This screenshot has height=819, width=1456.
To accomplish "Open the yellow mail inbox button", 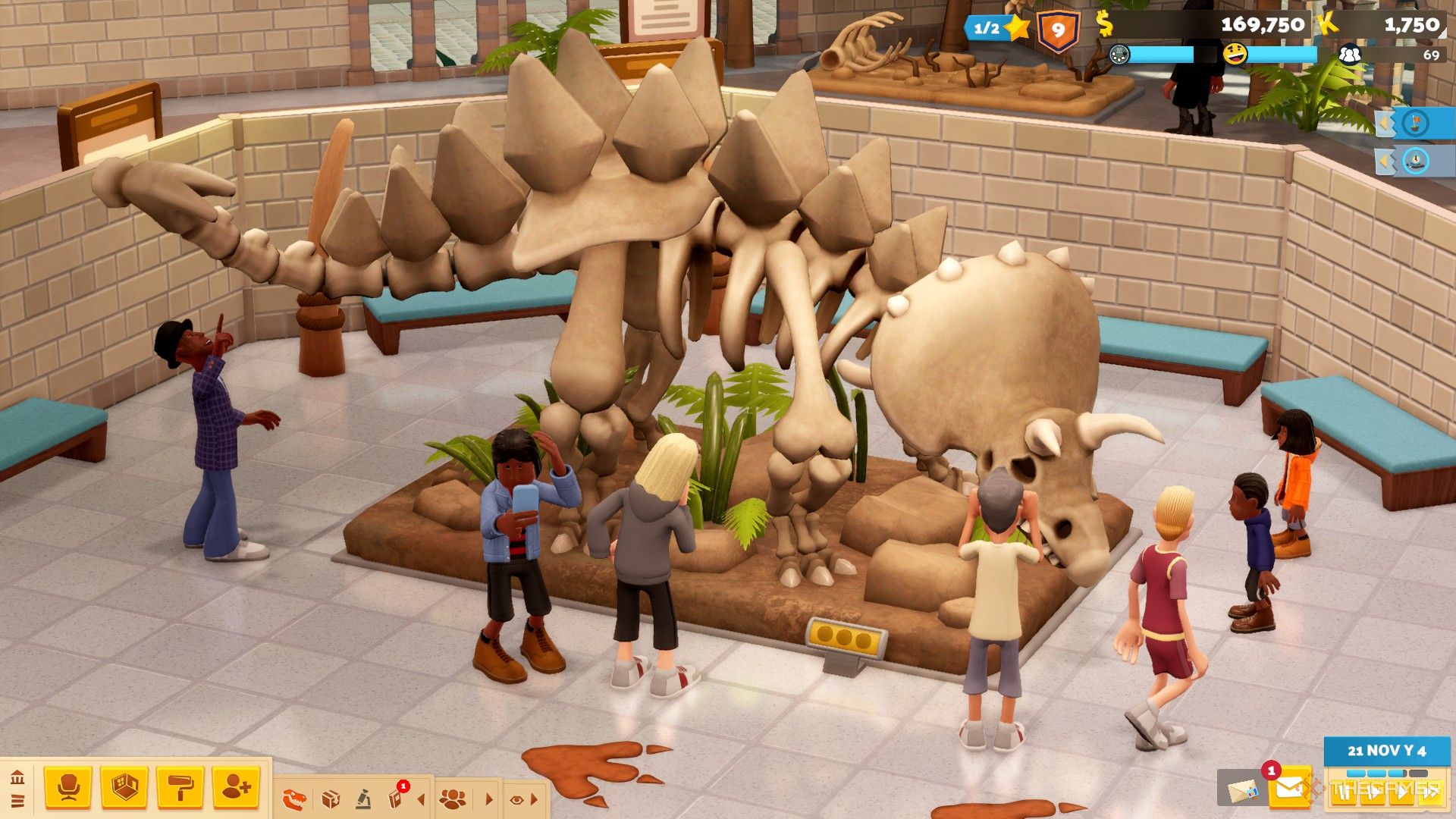I will [1289, 789].
